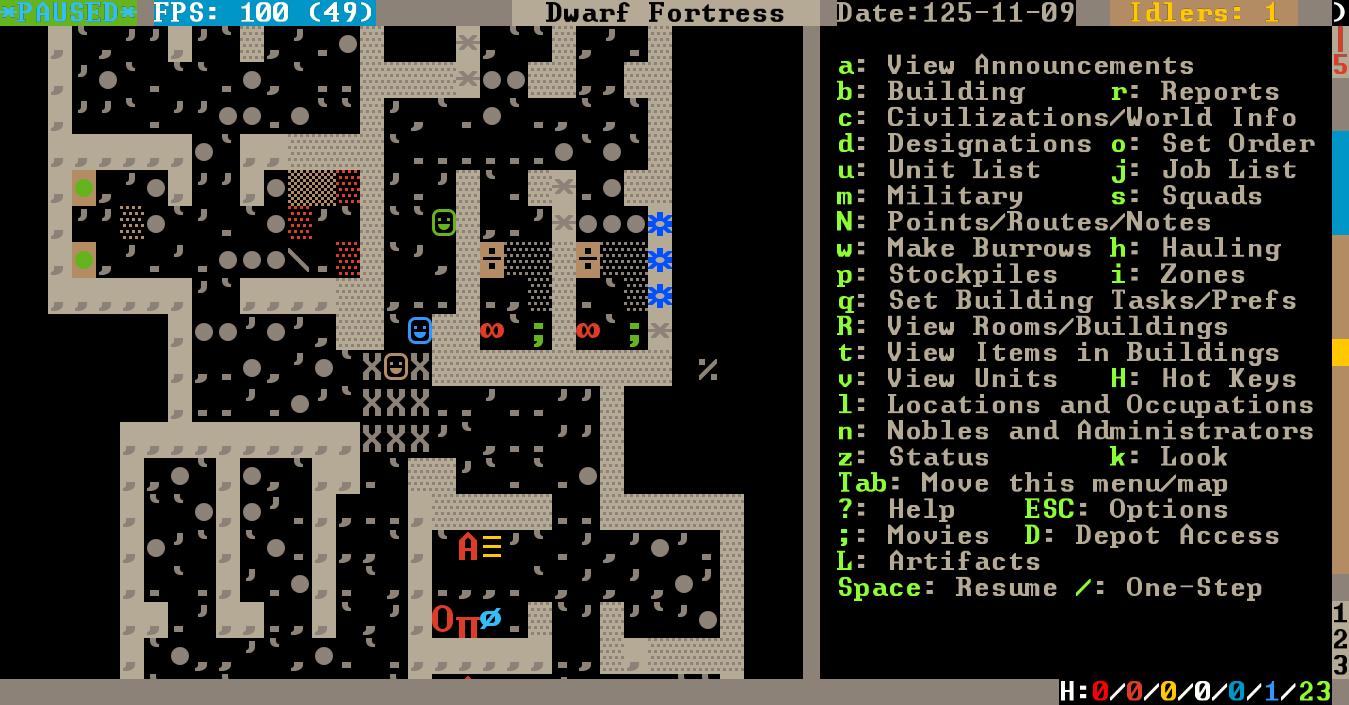Screen dimensions: 1349x705
Task: Select the Artifacts entry
Action: [964, 561]
